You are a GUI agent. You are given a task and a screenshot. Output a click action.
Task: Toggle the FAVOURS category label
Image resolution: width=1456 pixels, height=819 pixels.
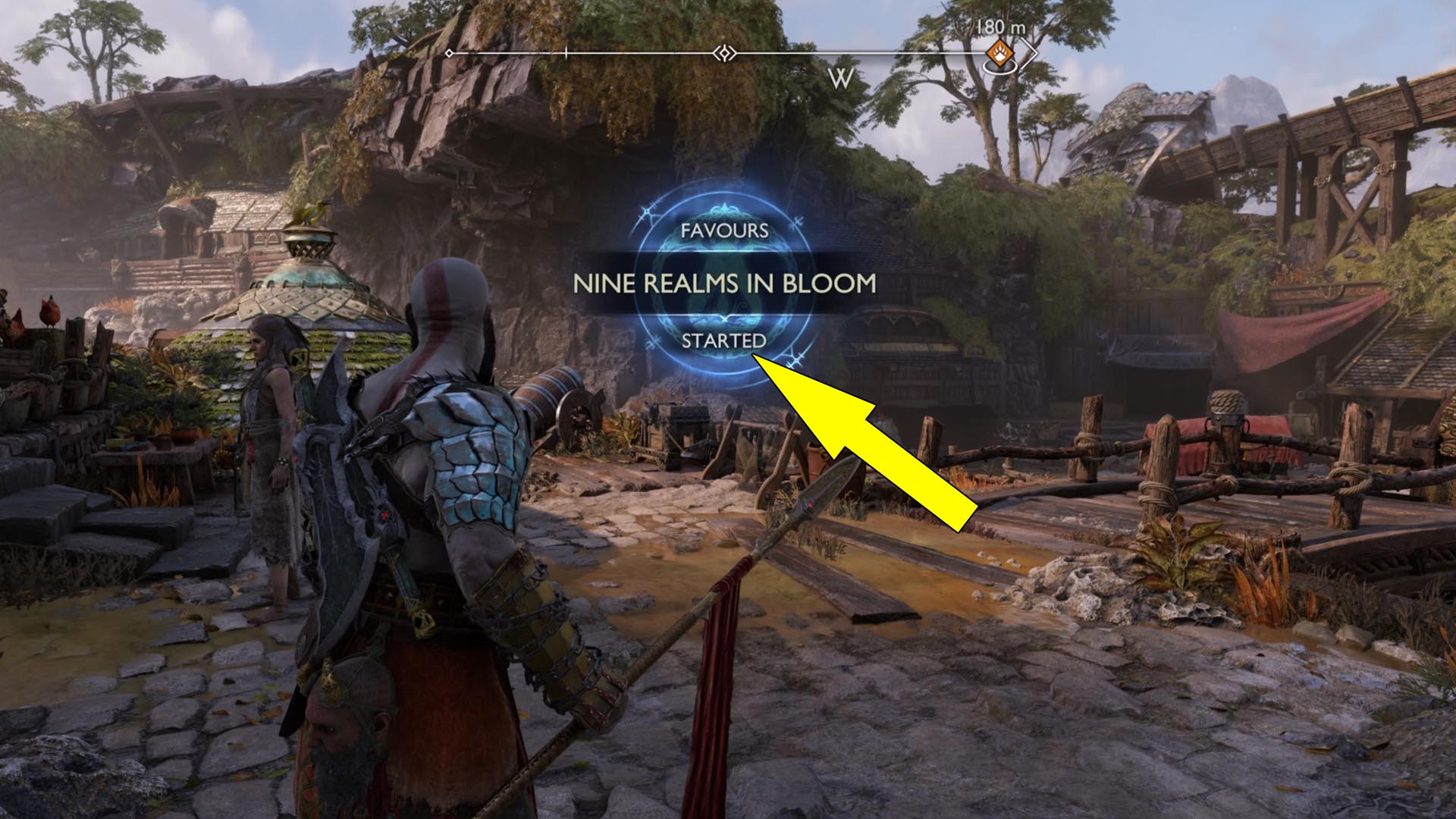click(724, 230)
